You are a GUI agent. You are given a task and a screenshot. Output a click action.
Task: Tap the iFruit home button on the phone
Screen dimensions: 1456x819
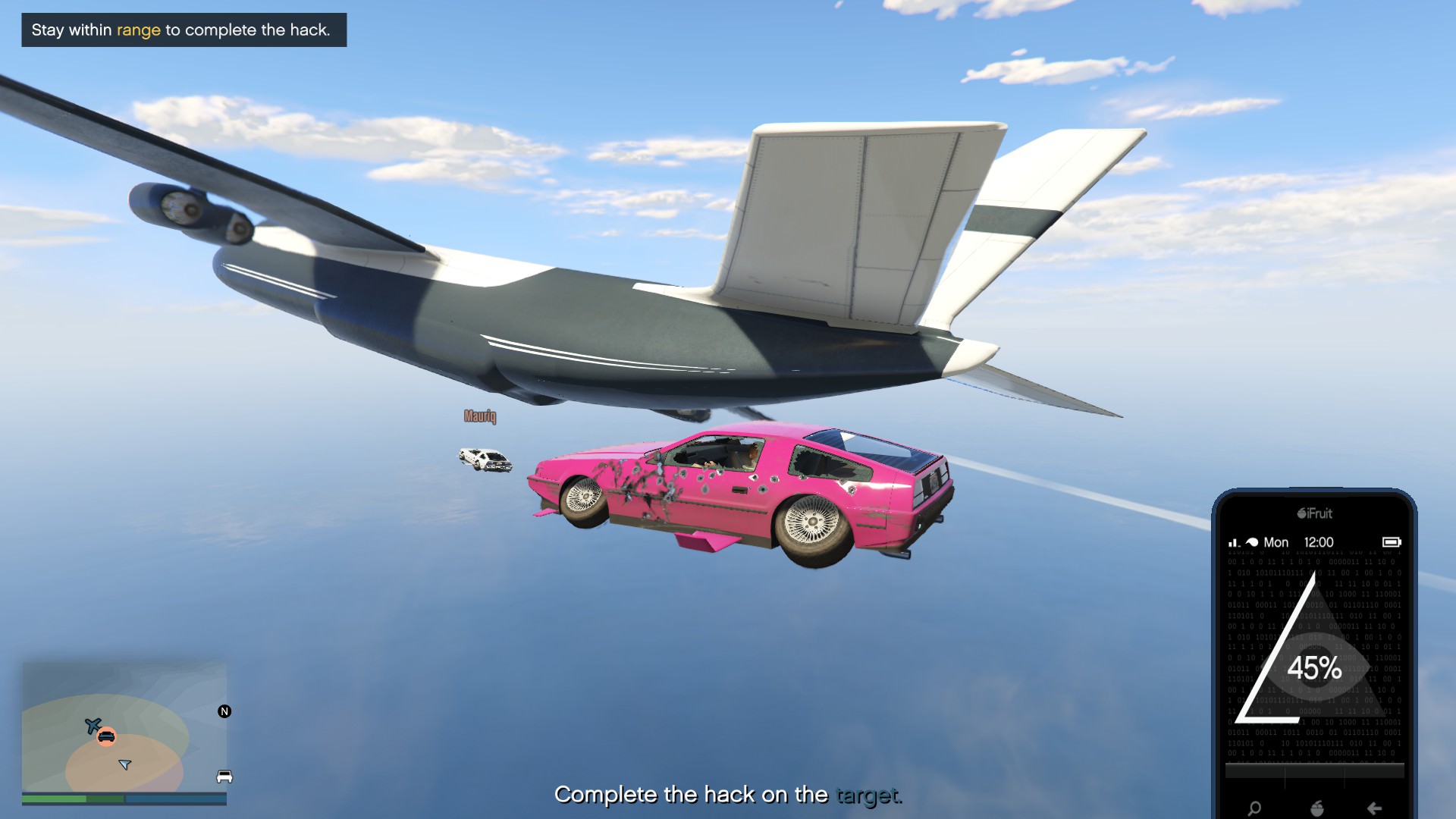point(1317,808)
